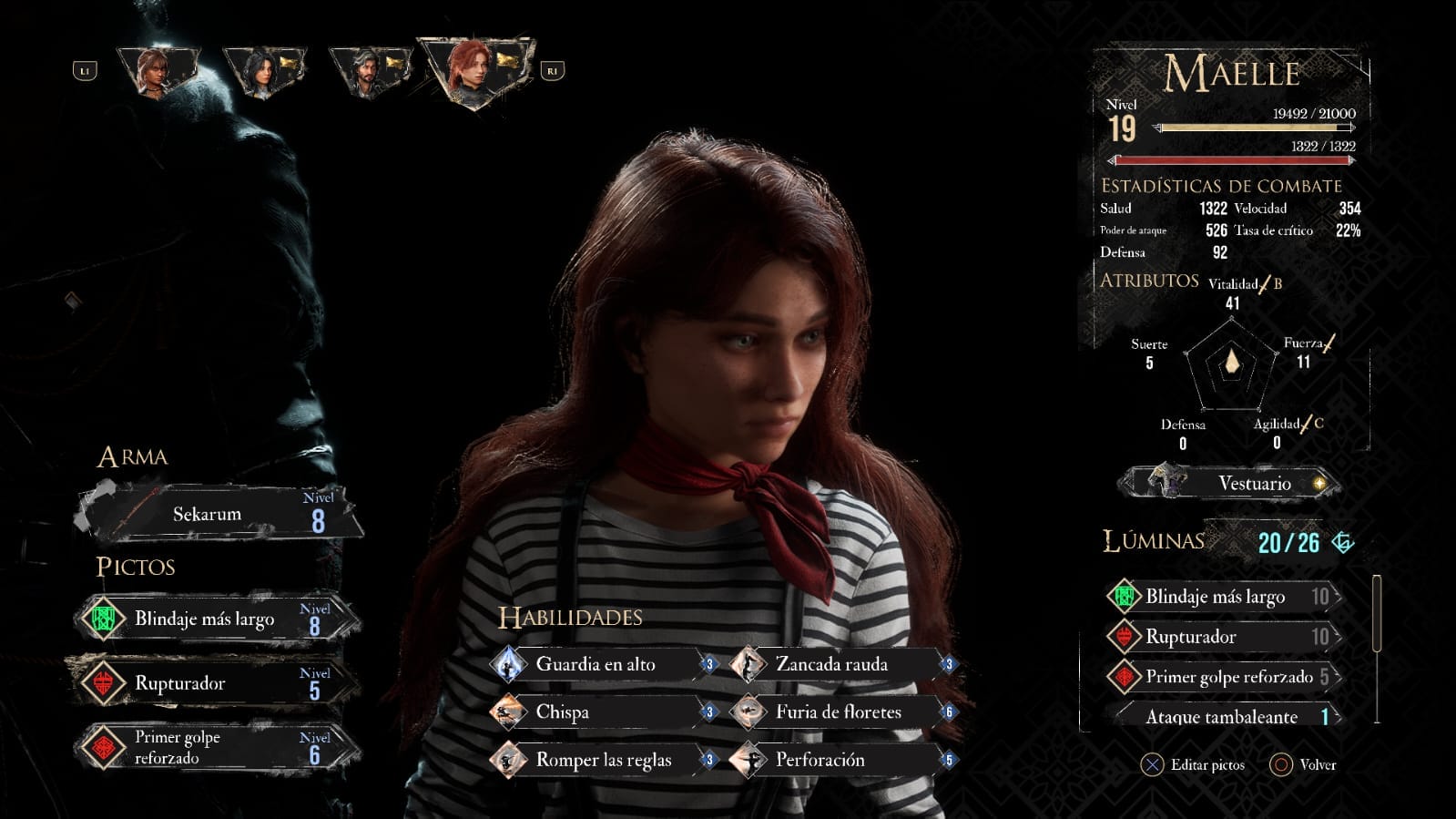This screenshot has width=1456, height=819.
Task: Select the Primer golpe reforzado picto slot
Action: [x=217, y=747]
